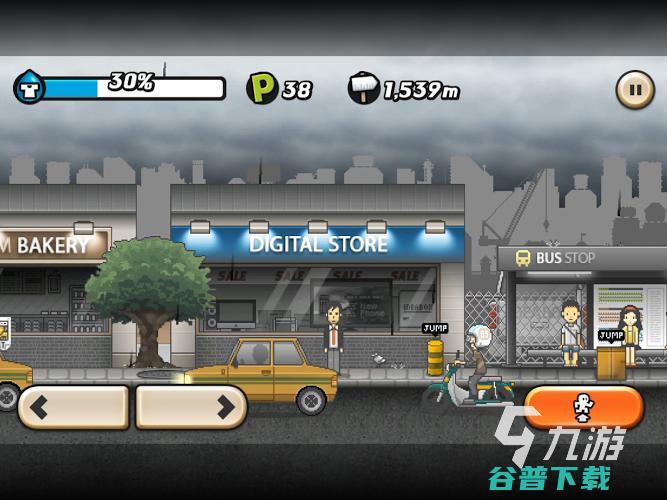Hit the orange jump action button
667x500 pixels.
click(583, 407)
